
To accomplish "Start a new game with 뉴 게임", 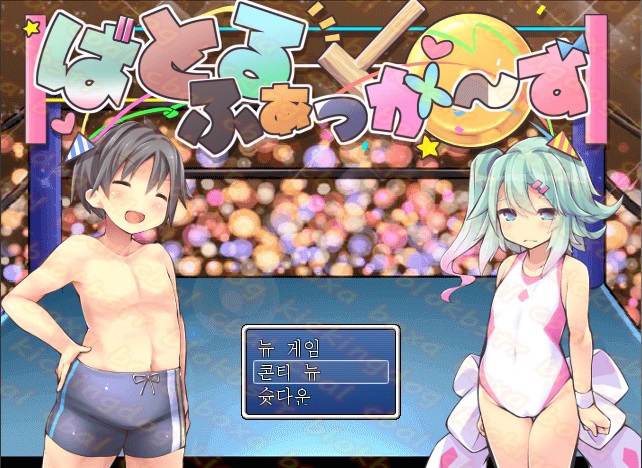I will click(x=289, y=348).
